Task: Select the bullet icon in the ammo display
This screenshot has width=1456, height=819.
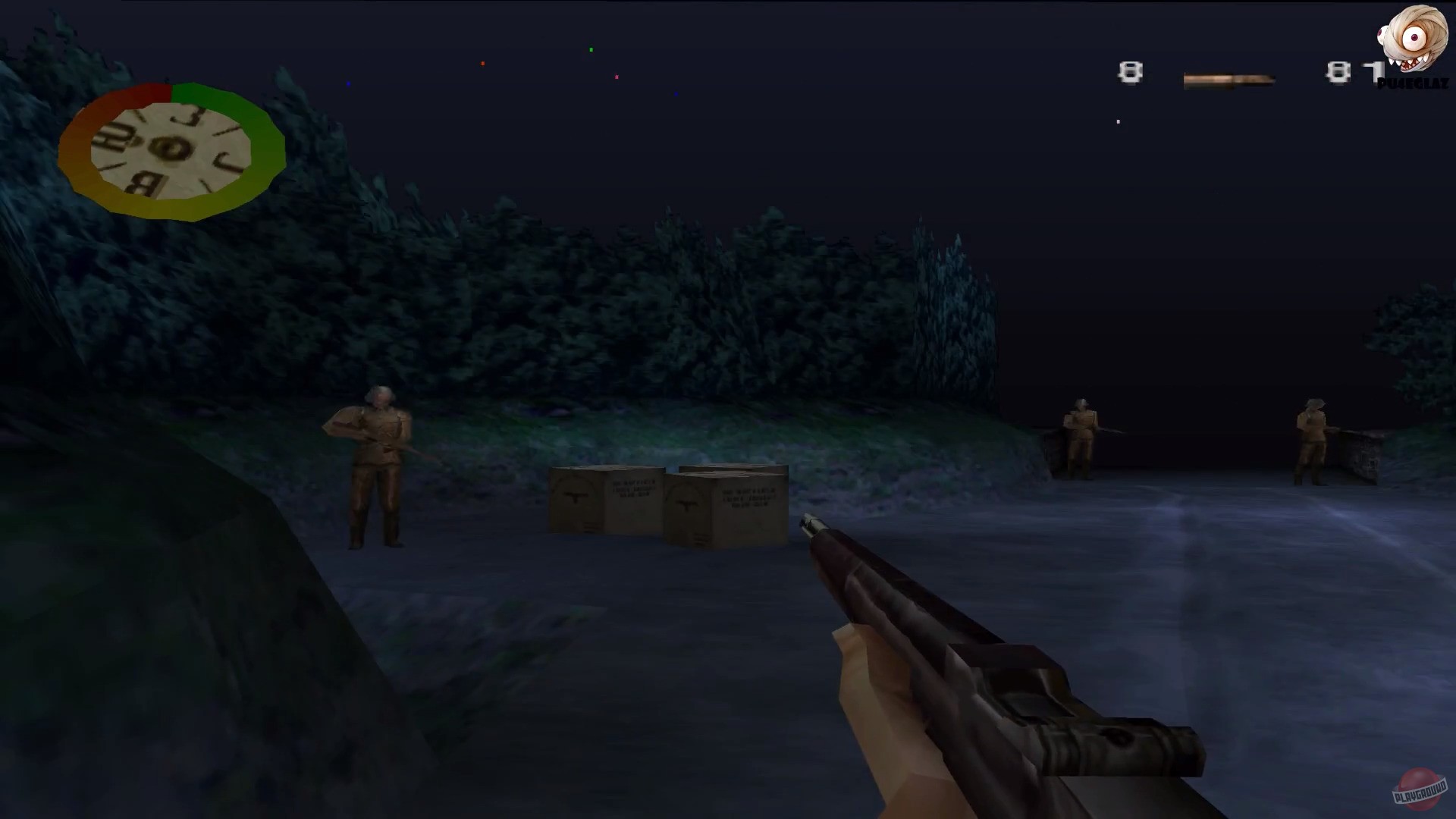Action: [1228, 77]
